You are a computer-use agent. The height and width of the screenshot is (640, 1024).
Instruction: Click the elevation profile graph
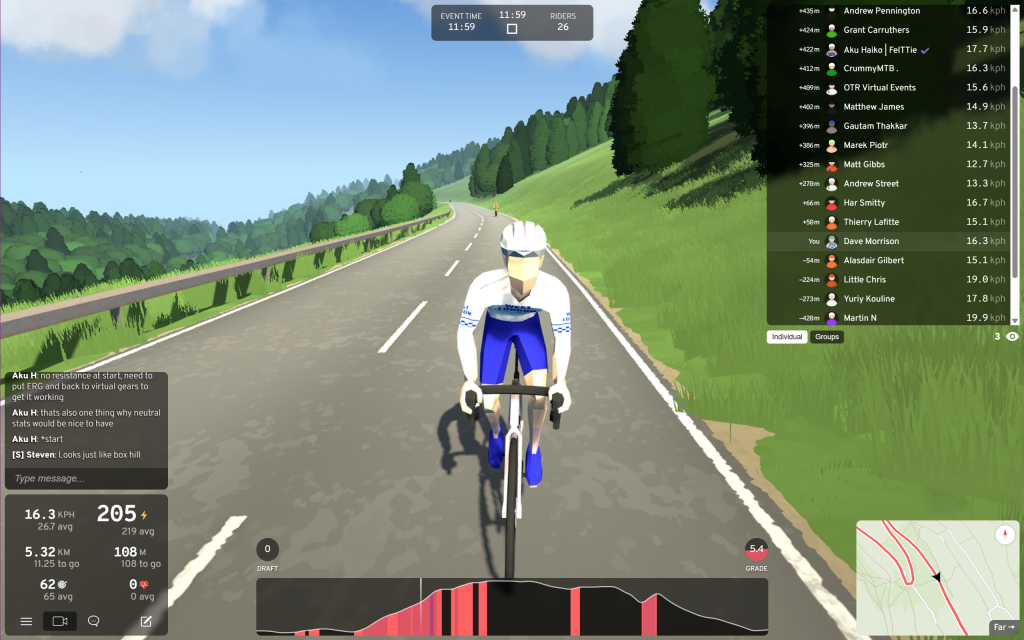[512, 606]
